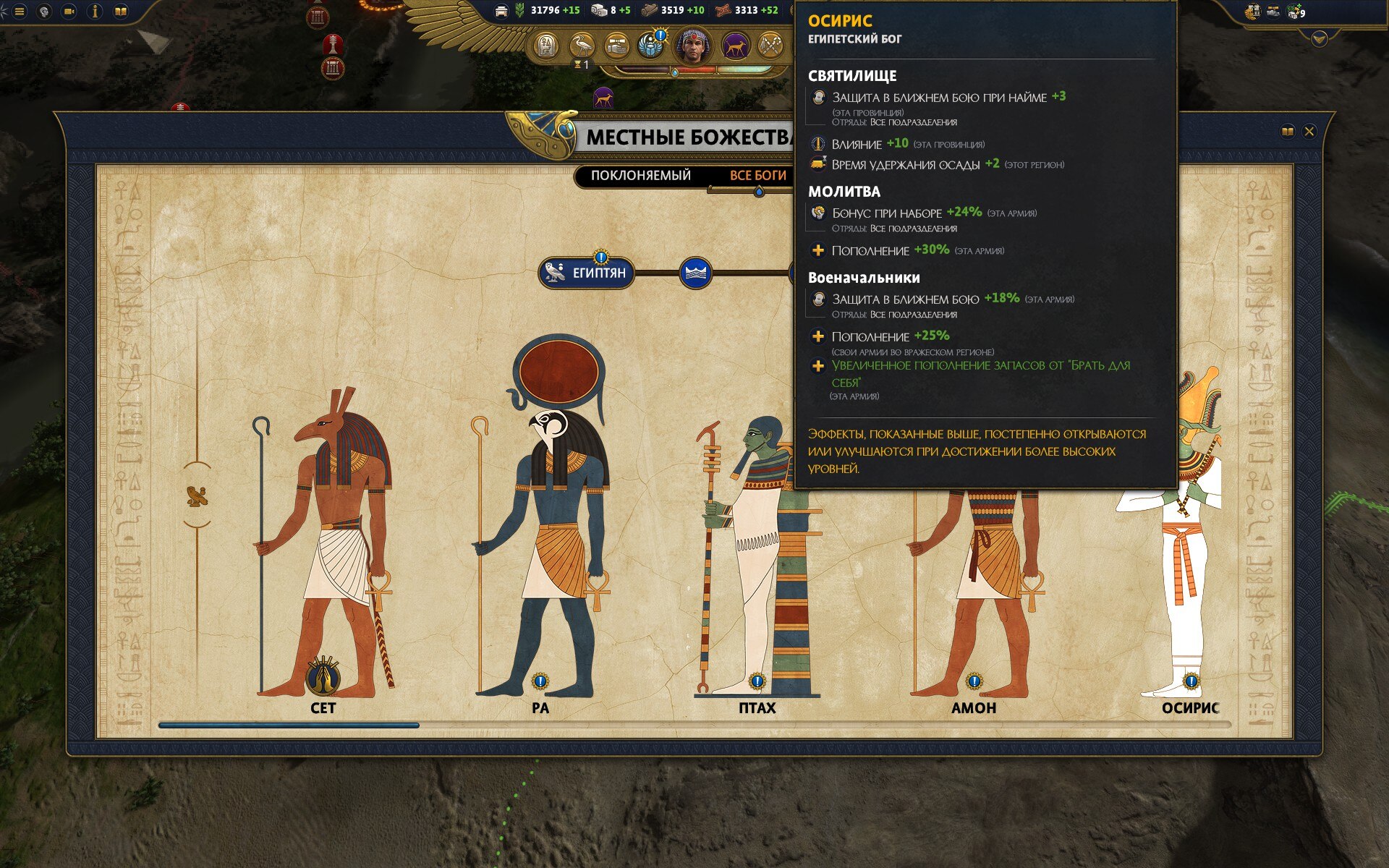Open the information 'i' button
The image size is (1389, 868).
95,12
